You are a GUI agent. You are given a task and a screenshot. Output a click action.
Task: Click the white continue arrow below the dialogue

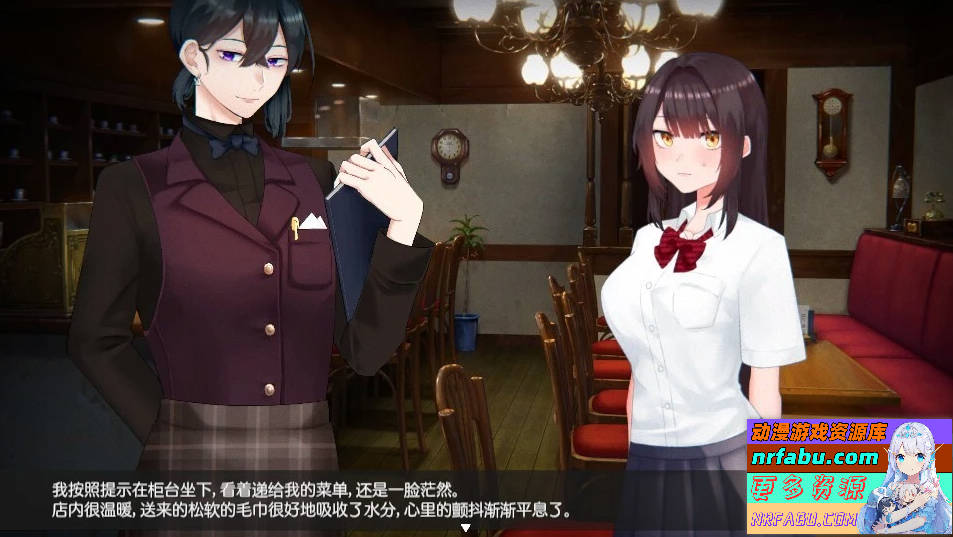[x=465, y=528]
